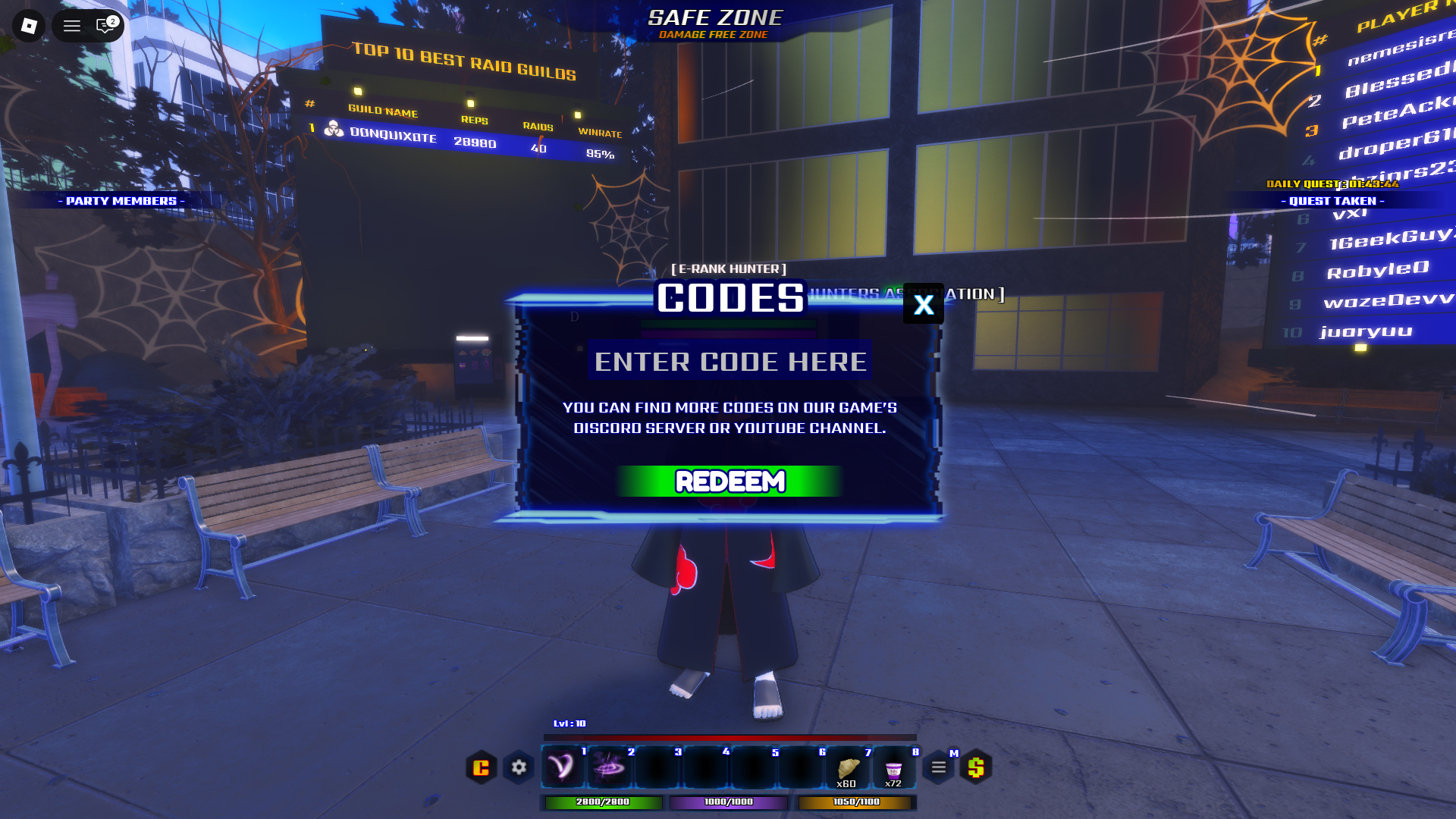The image size is (1456, 819).
Task: Select the purple vortex skill in slot 2
Action: coord(609,767)
